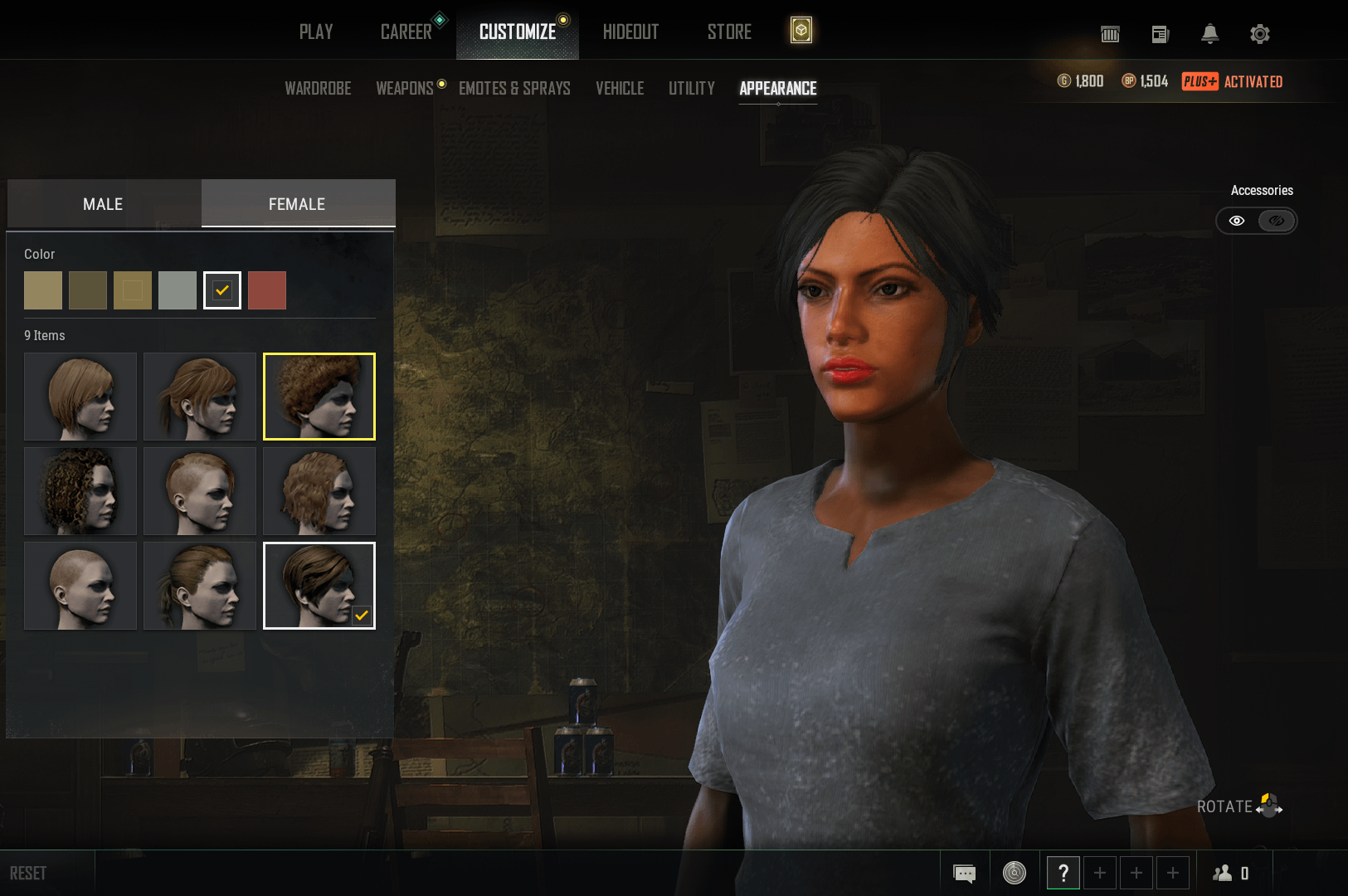This screenshot has width=1348, height=896.
Task: Open the settings gear icon
Action: (x=1260, y=34)
